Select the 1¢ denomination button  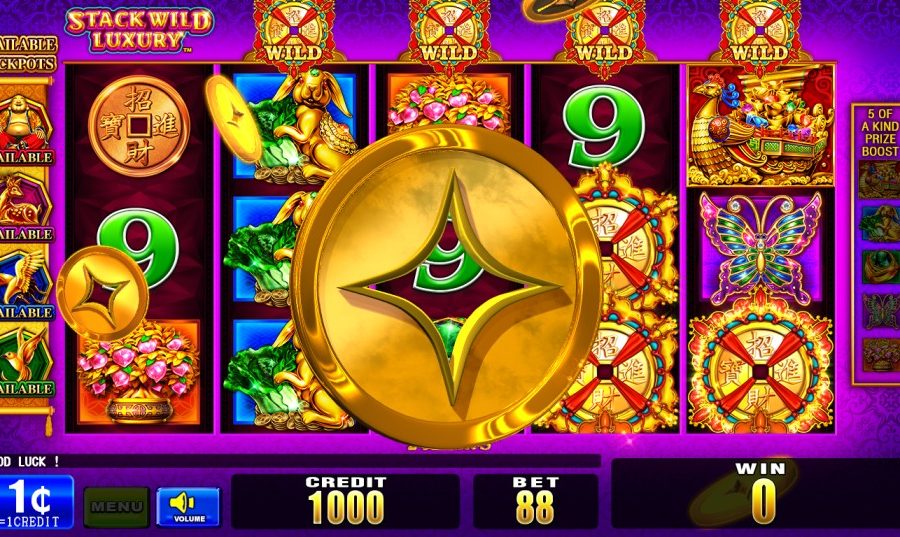click(x=36, y=502)
